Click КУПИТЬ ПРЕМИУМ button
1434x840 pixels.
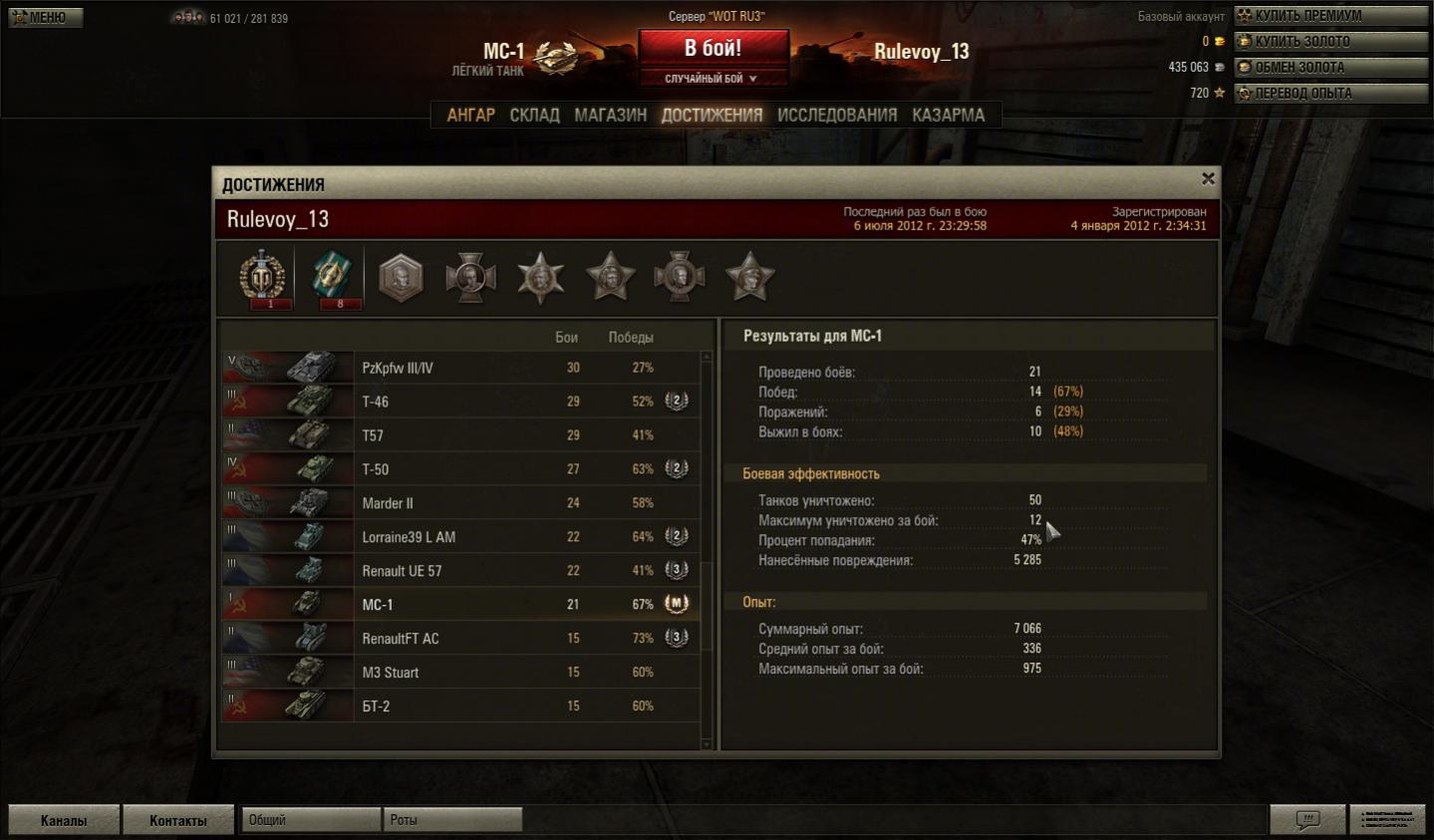coord(1330,16)
